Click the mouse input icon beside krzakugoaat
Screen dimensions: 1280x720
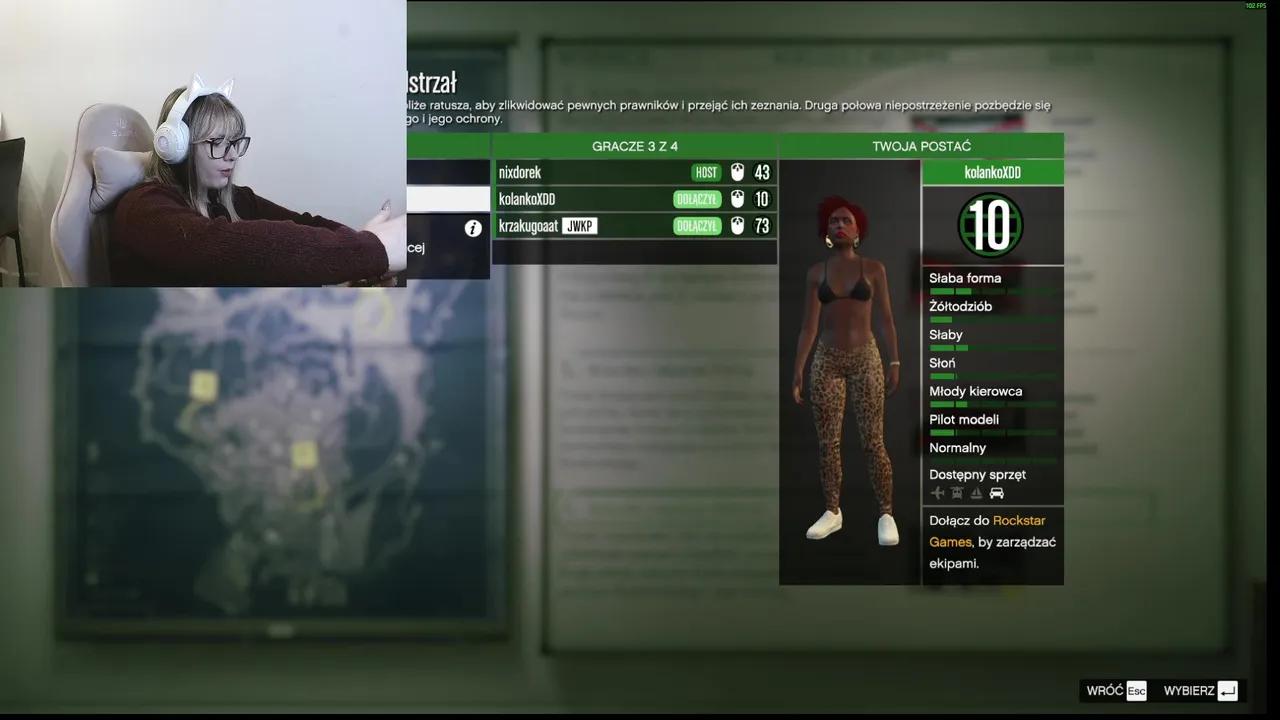pyautogui.click(x=737, y=226)
